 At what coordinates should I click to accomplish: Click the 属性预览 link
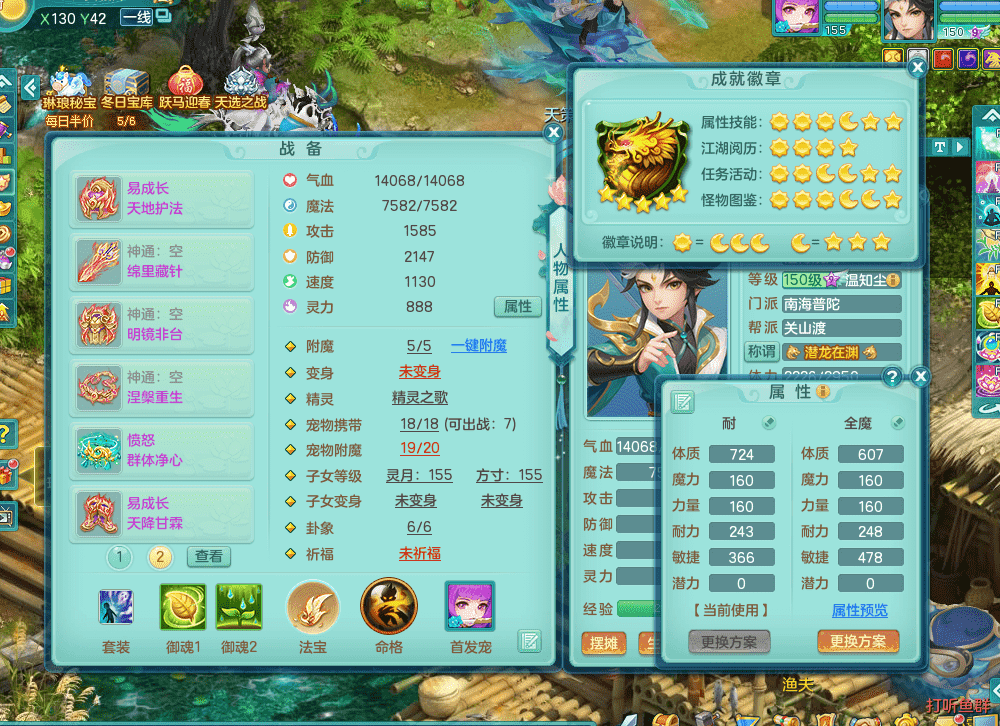tap(859, 610)
